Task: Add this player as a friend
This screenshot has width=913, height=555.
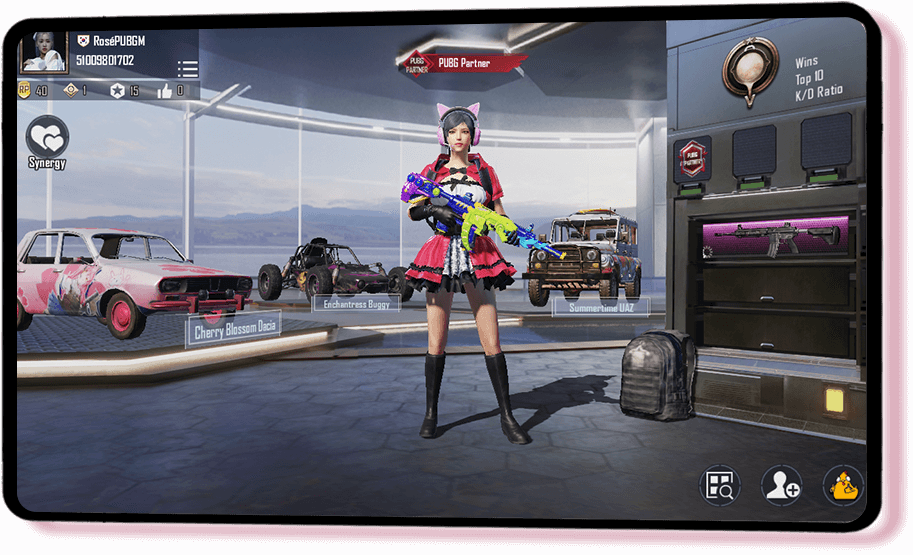Action: point(780,486)
